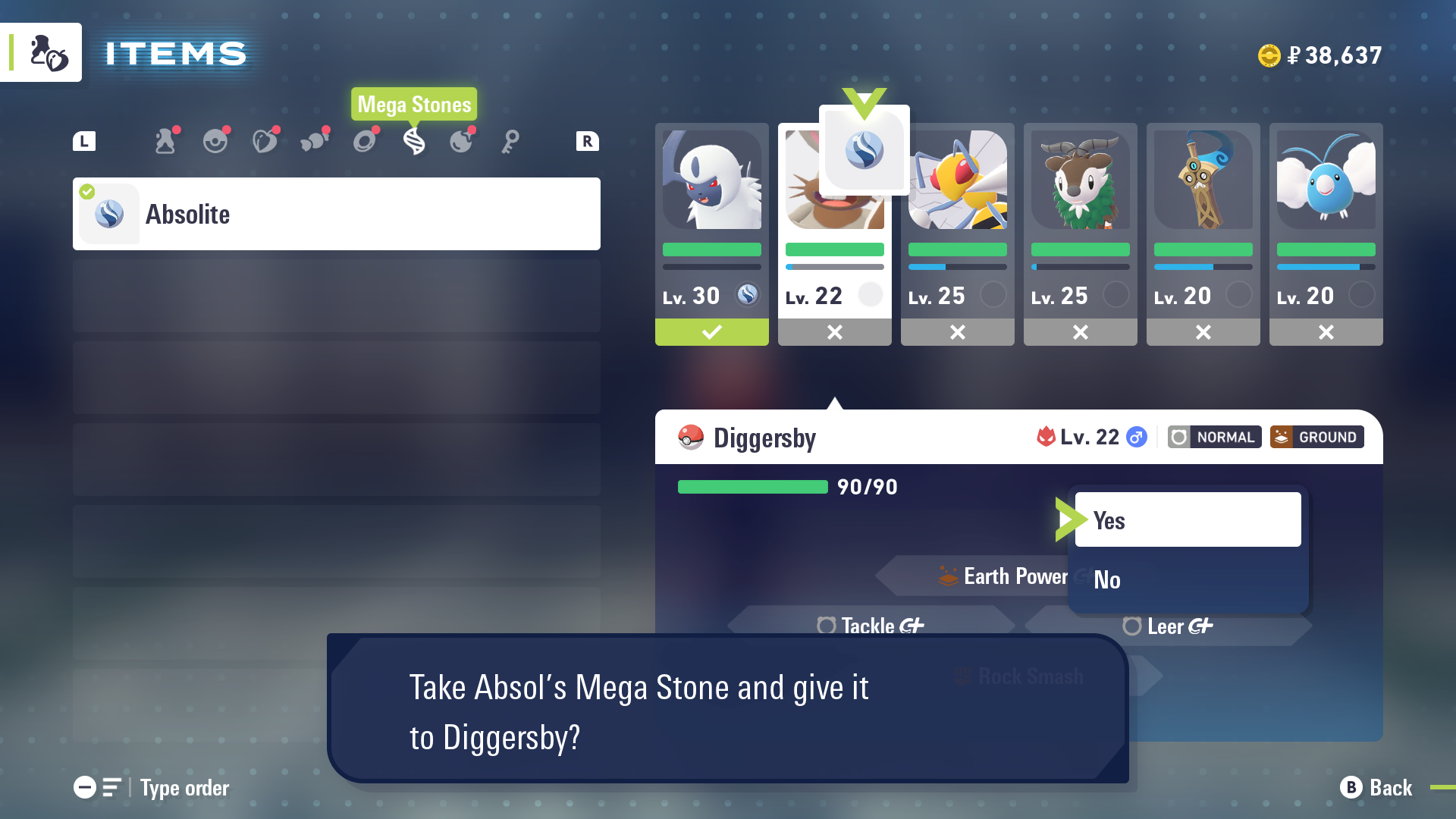Image resolution: width=1456 pixels, height=819 pixels.
Task: Confirm with the Yes option
Action: [1187, 520]
